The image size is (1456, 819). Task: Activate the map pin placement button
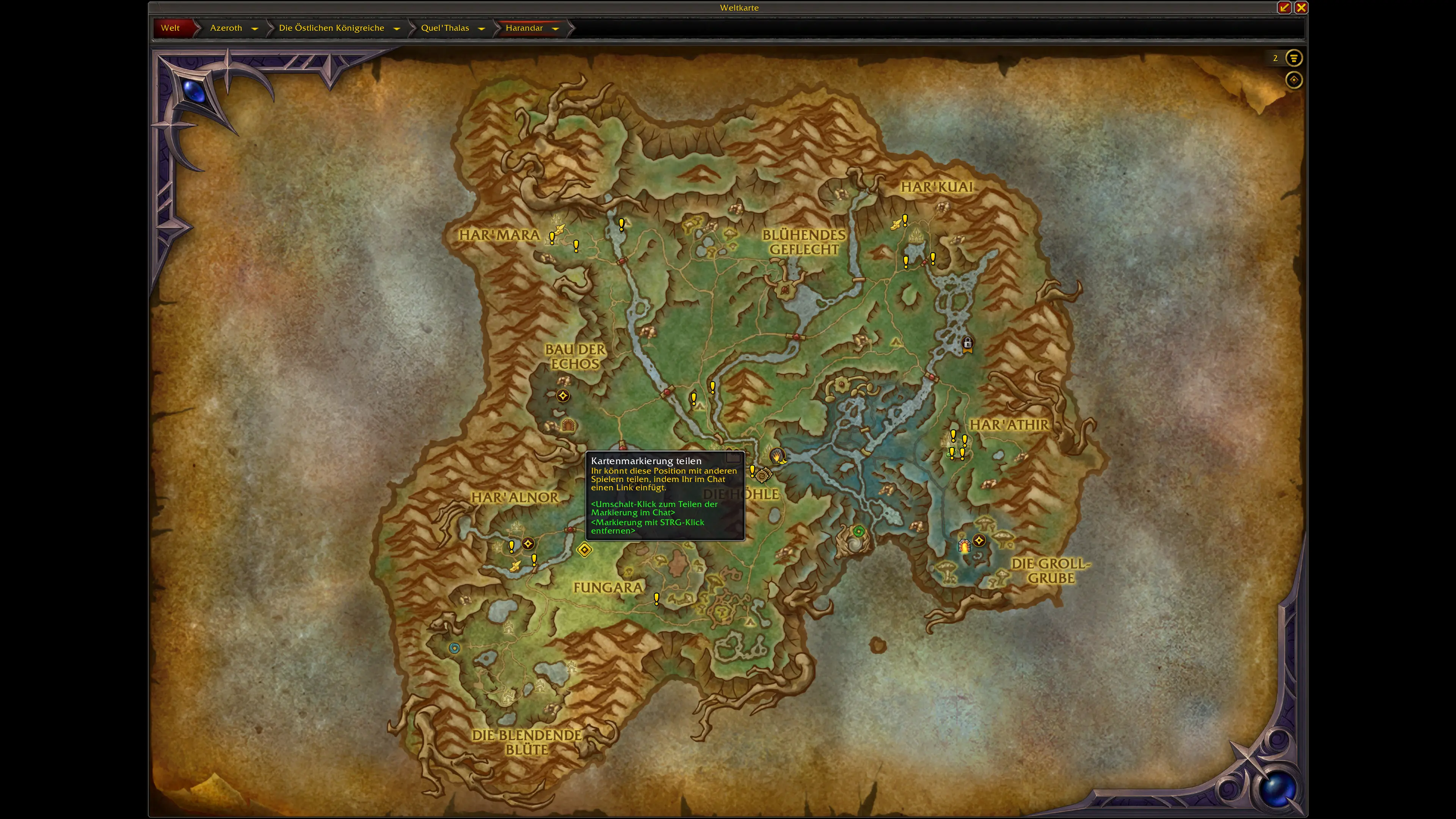(1293, 80)
